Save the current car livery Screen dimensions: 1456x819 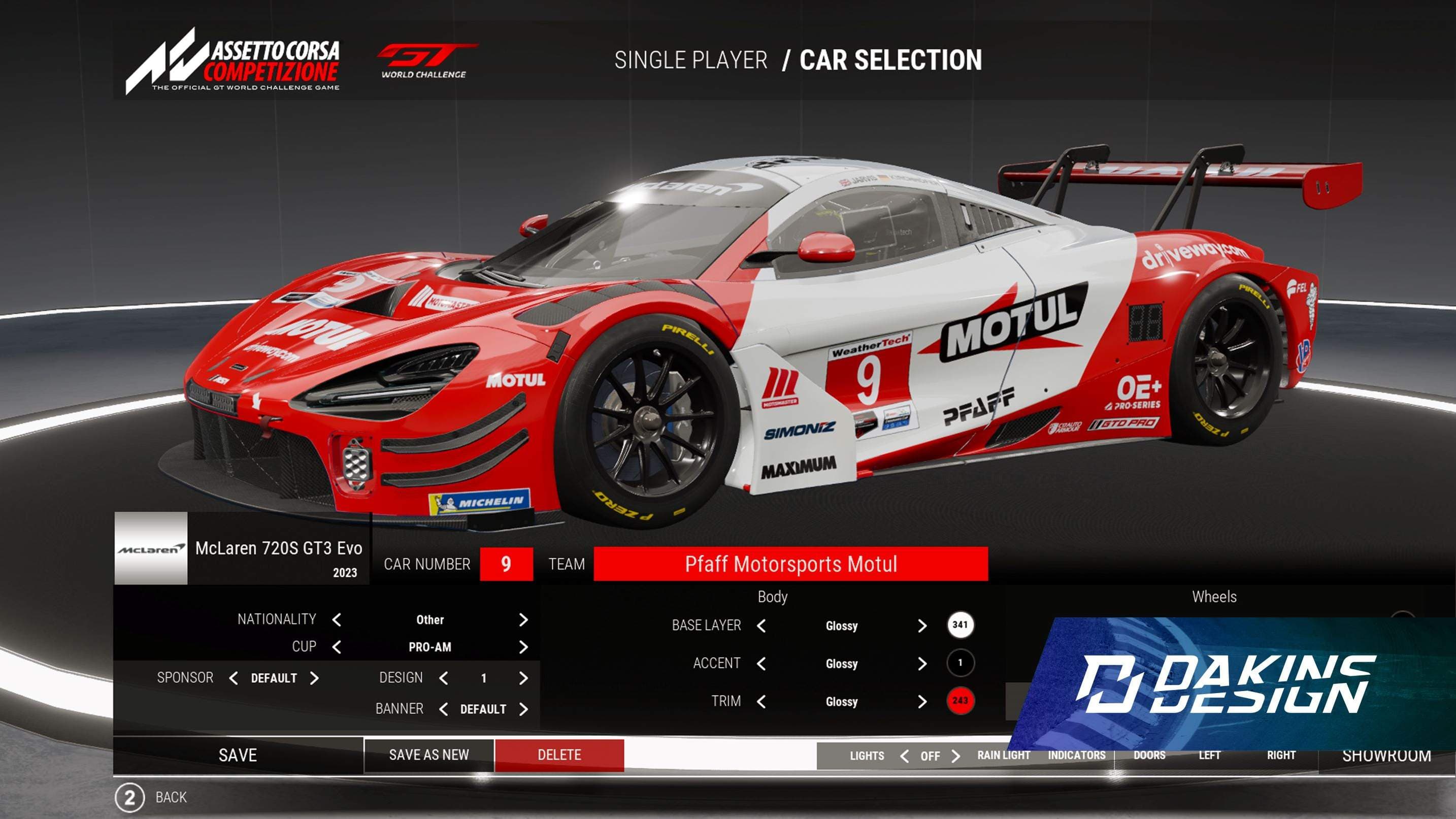point(238,755)
